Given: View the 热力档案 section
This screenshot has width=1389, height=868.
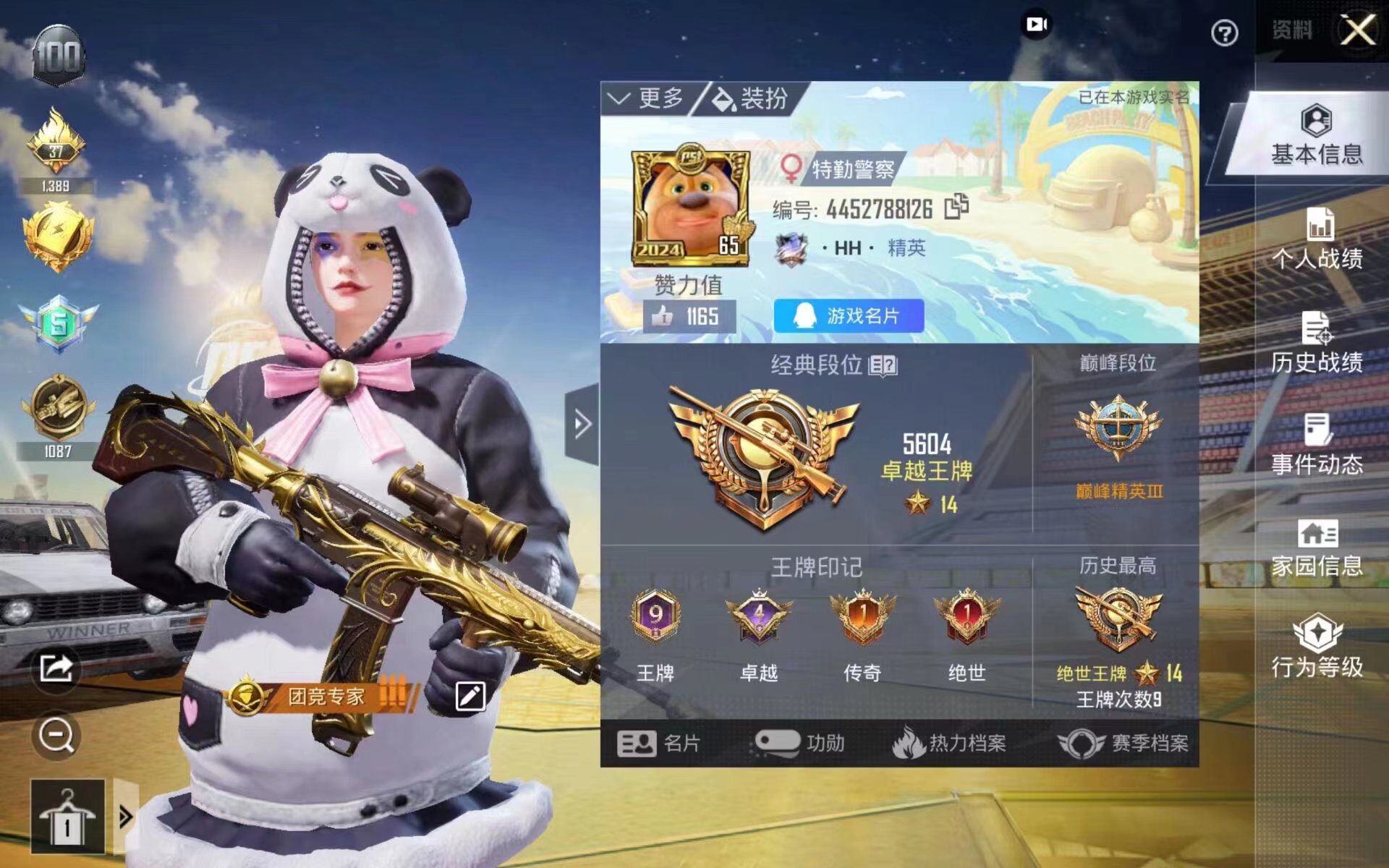Looking at the screenshot, I should point(949,743).
